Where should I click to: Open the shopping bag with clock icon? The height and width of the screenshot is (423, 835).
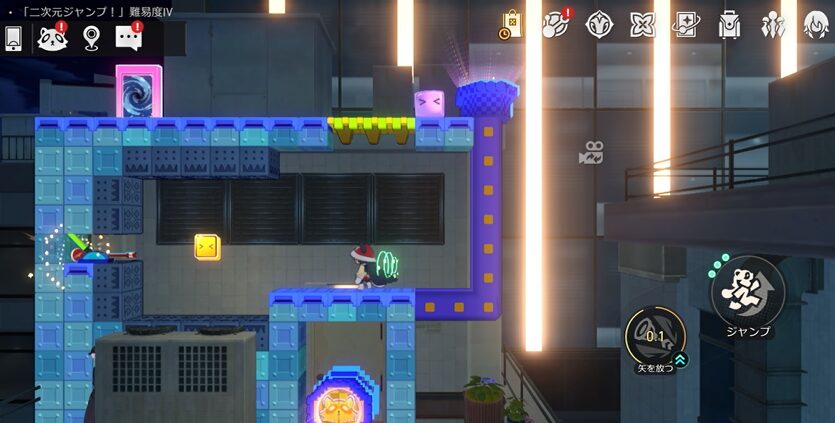pyautogui.click(x=512, y=25)
